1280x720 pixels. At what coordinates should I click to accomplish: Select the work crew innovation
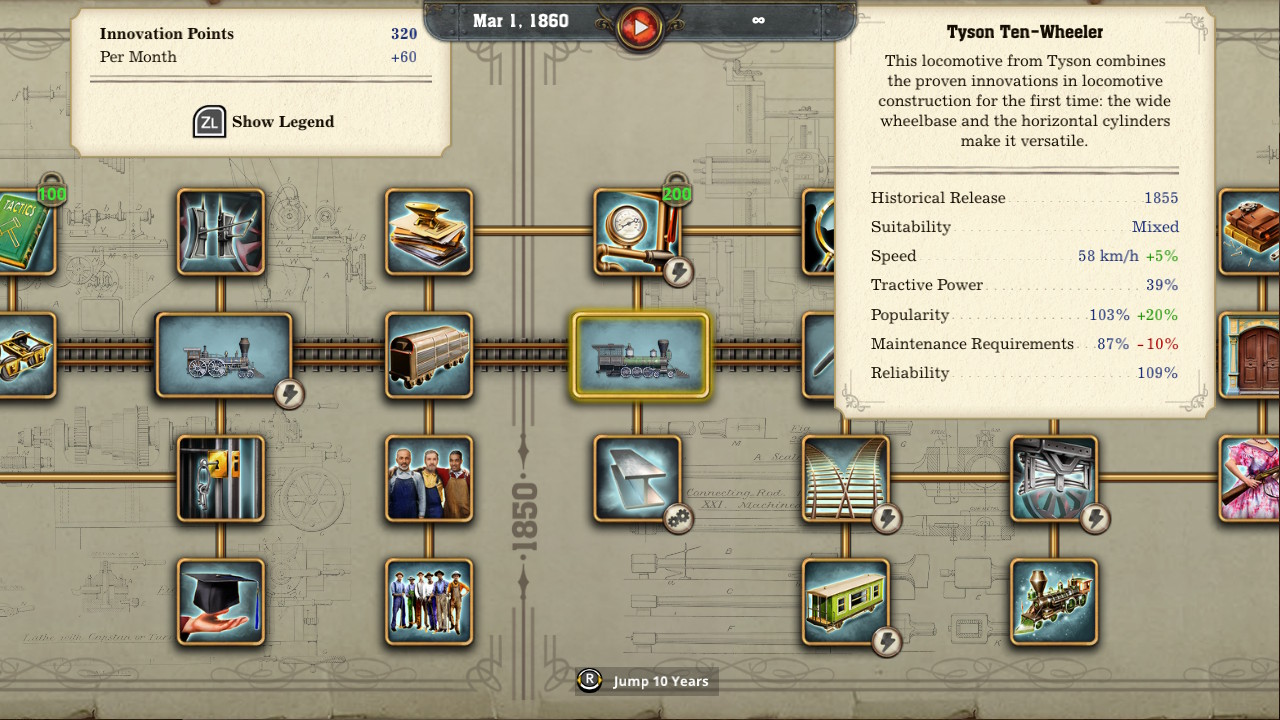click(429, 601)
